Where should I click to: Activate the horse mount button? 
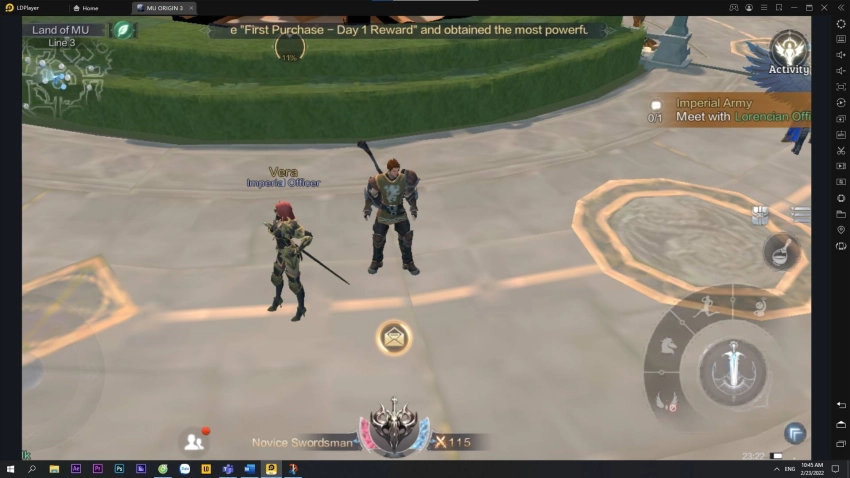coord(665,345)
